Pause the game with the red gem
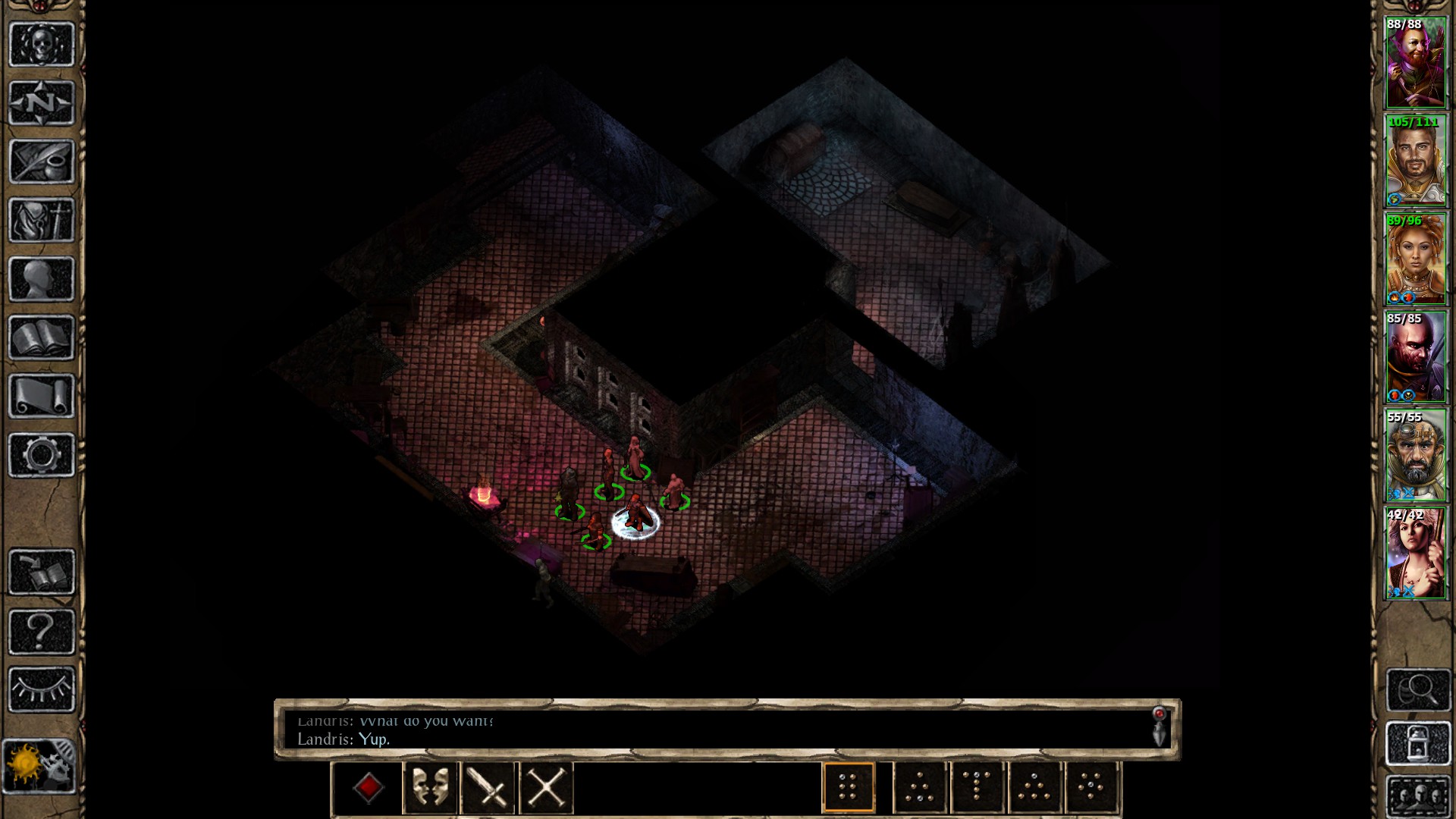The height and width of the screenshot is (819, 1456). click(x=369, y=787)
